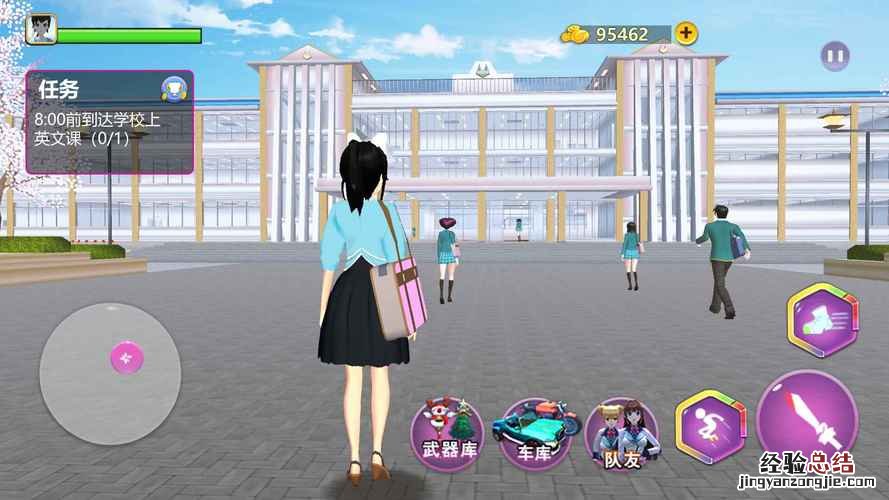
Task: Open the 车库 garage
Action: click(535, 435)
